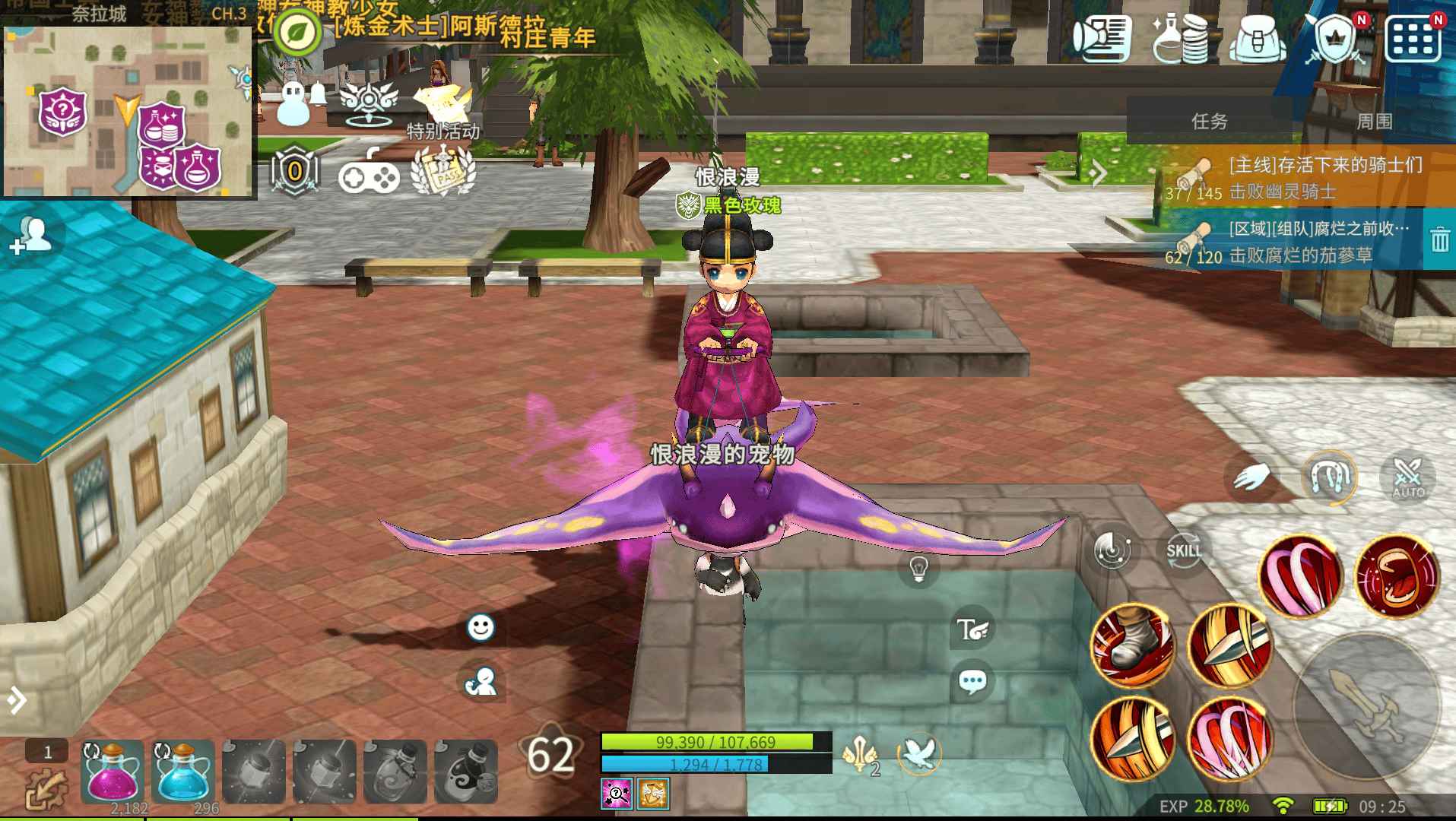Viewport: 1456px width, 821px height.
Task: Open the calendar grid main menu
Action: [x=1413, y=38]
